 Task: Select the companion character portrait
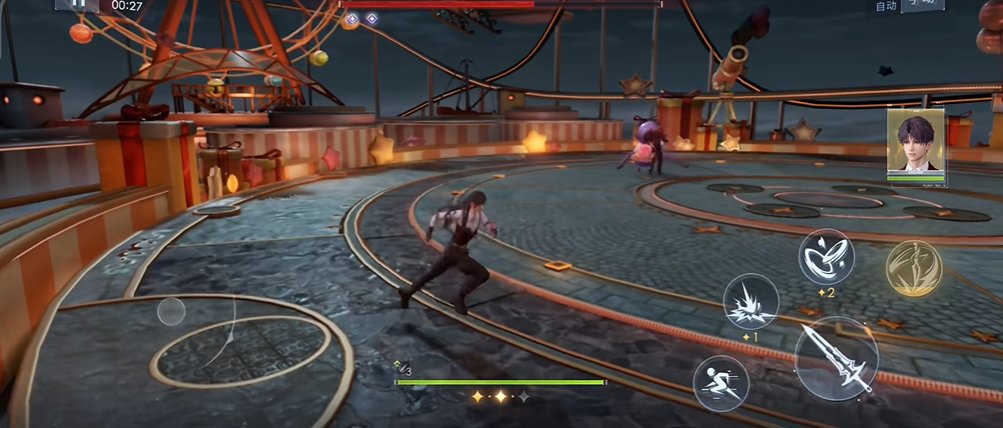point(915,141)
